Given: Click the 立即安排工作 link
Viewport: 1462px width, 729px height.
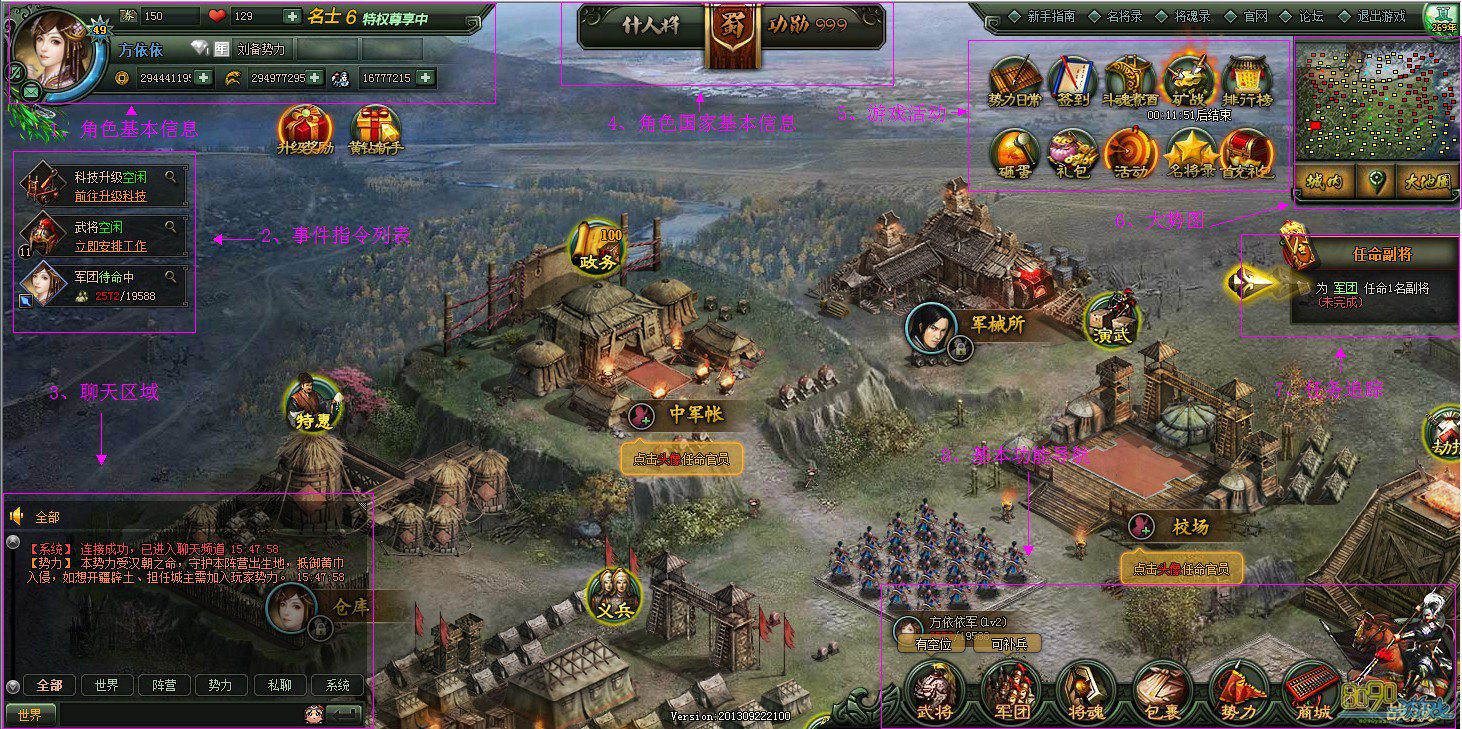Looking at the screenshot, I should (110, 245).
